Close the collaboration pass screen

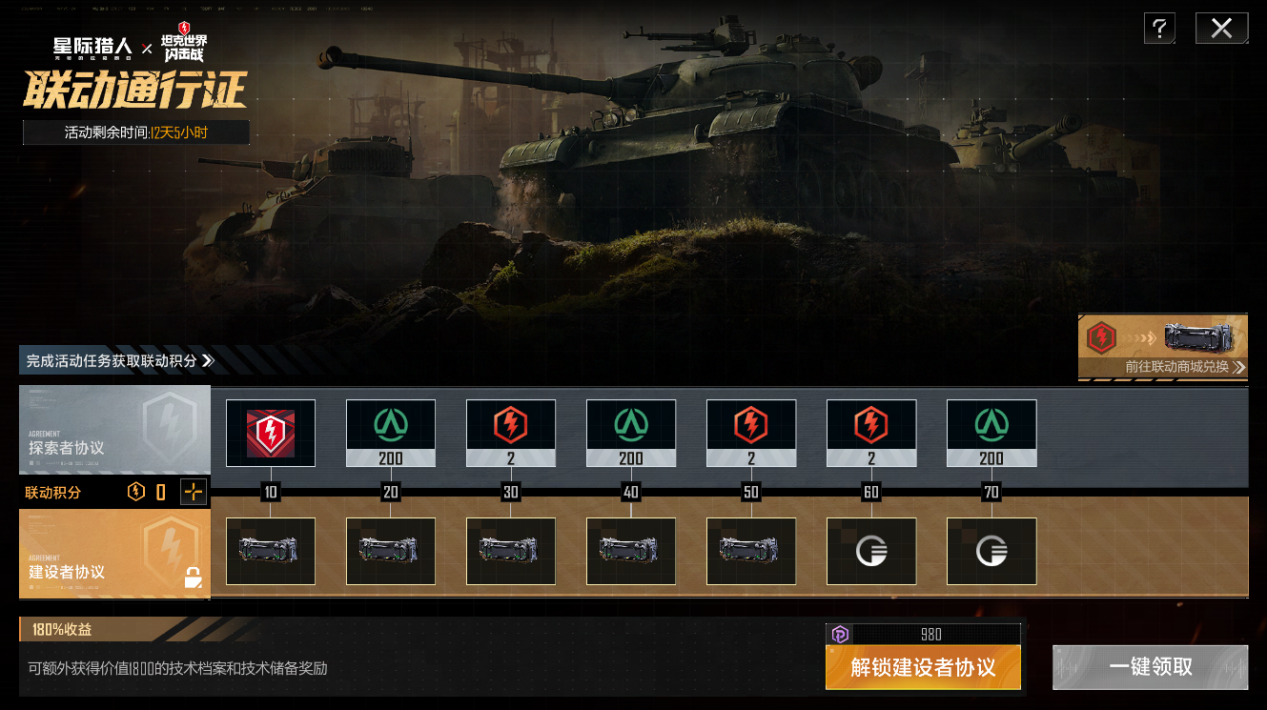click(1221, 28)
